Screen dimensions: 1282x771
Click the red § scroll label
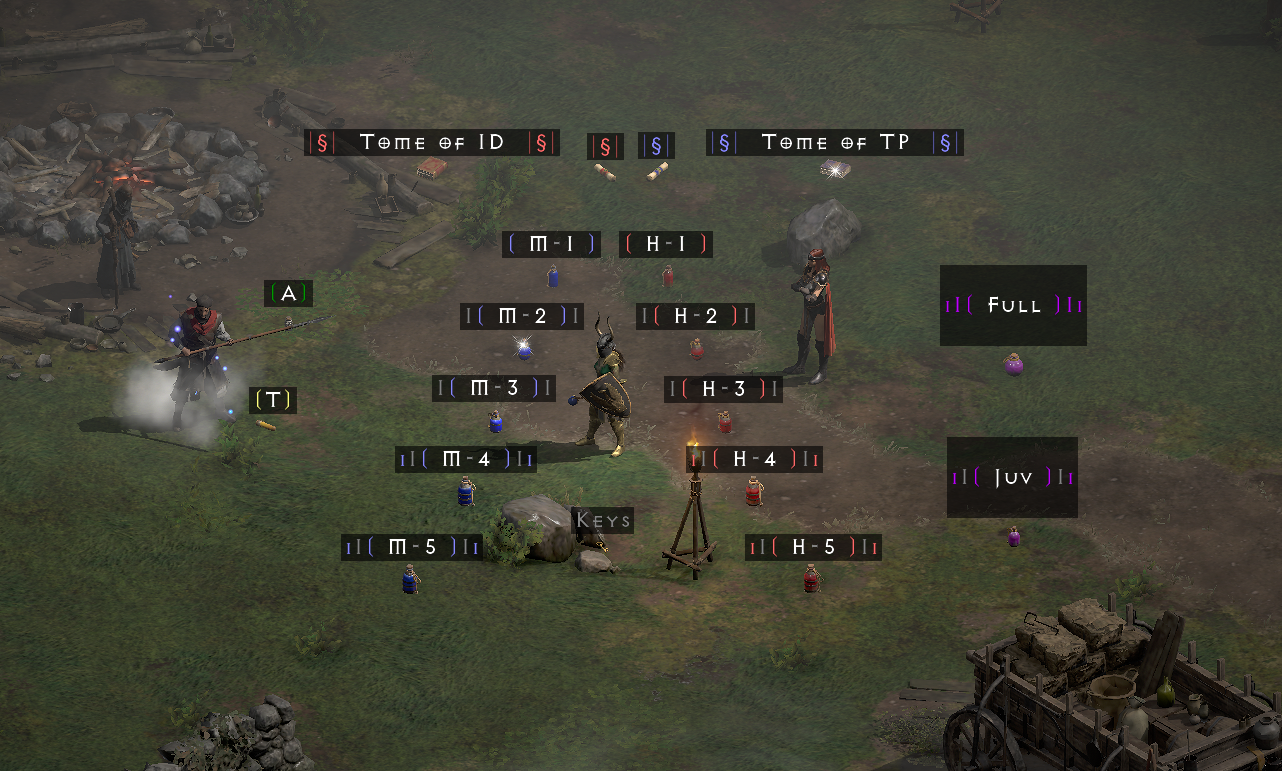tap(605, 146)
